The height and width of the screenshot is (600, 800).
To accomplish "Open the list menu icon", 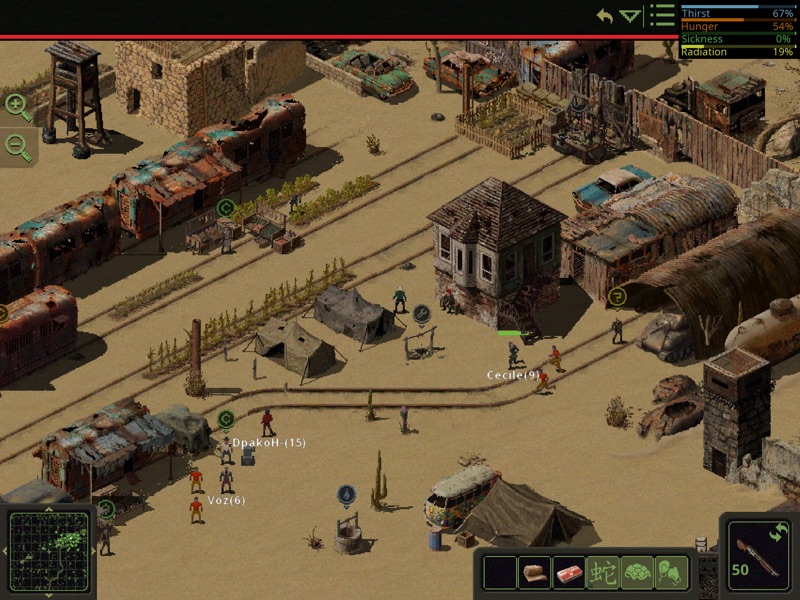I will pos(660,15).
